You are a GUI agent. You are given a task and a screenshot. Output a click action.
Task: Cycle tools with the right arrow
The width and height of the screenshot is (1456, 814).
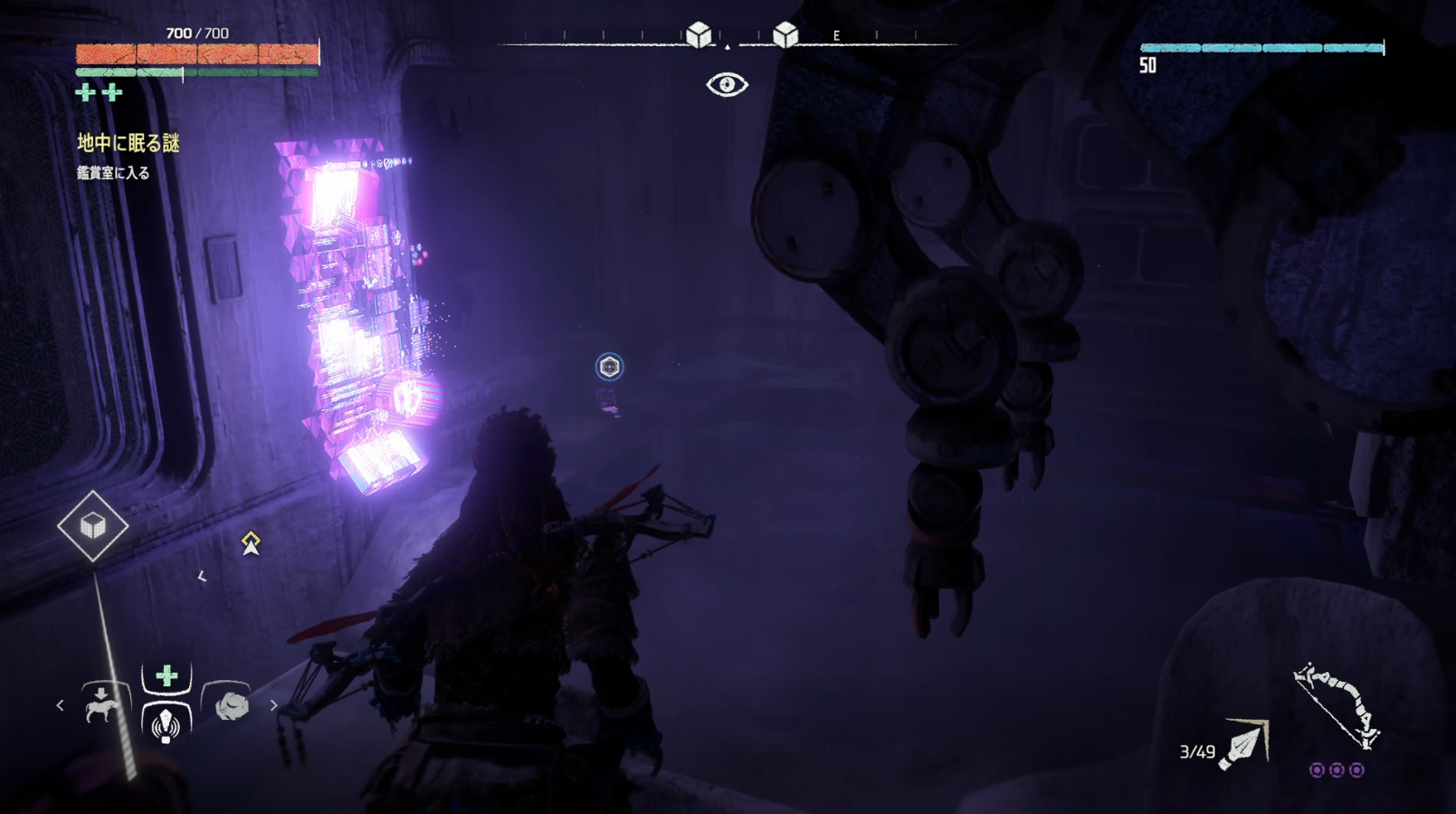[x=273, y=704]
